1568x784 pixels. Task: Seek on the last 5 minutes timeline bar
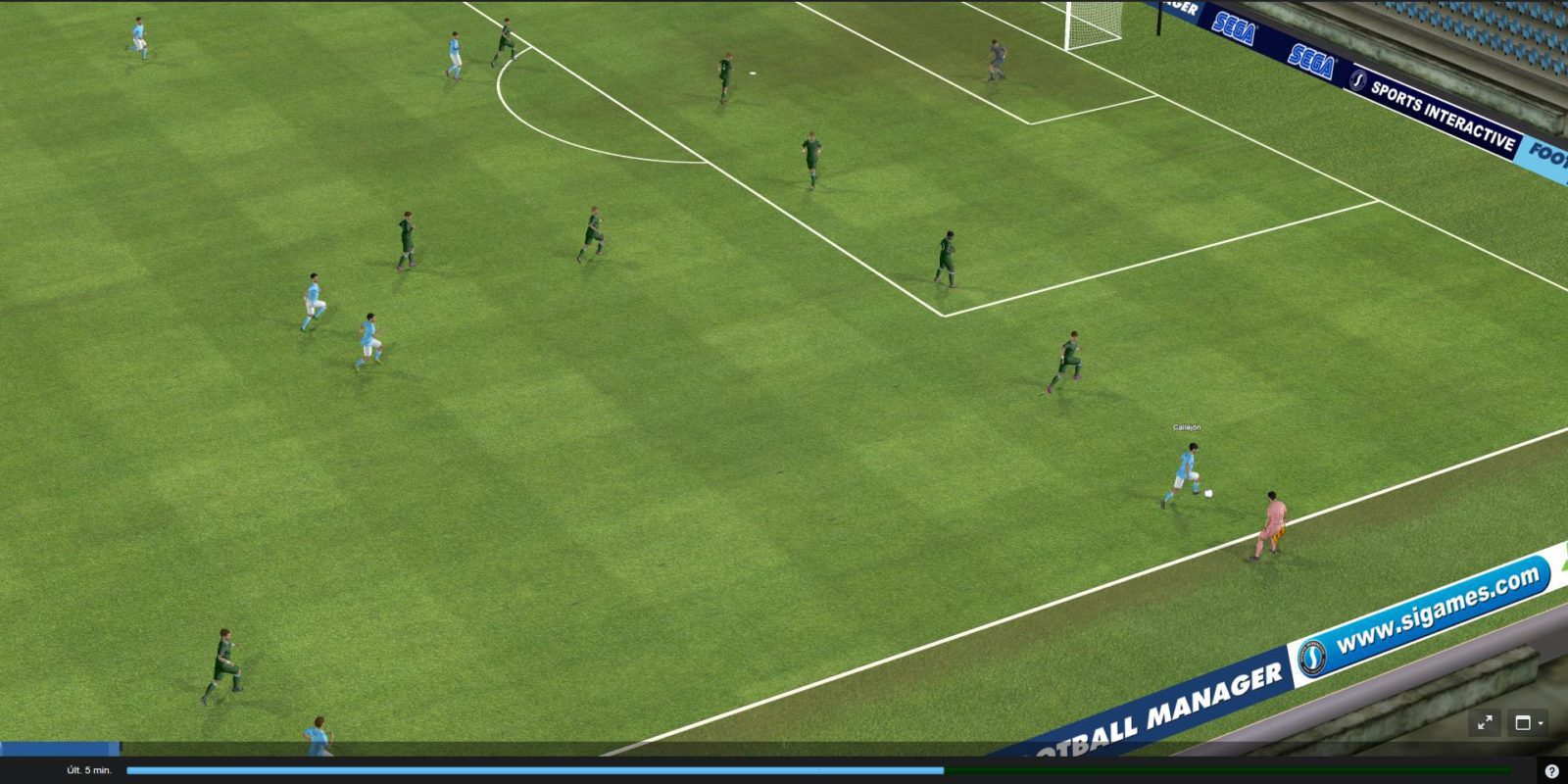point(818,770)
